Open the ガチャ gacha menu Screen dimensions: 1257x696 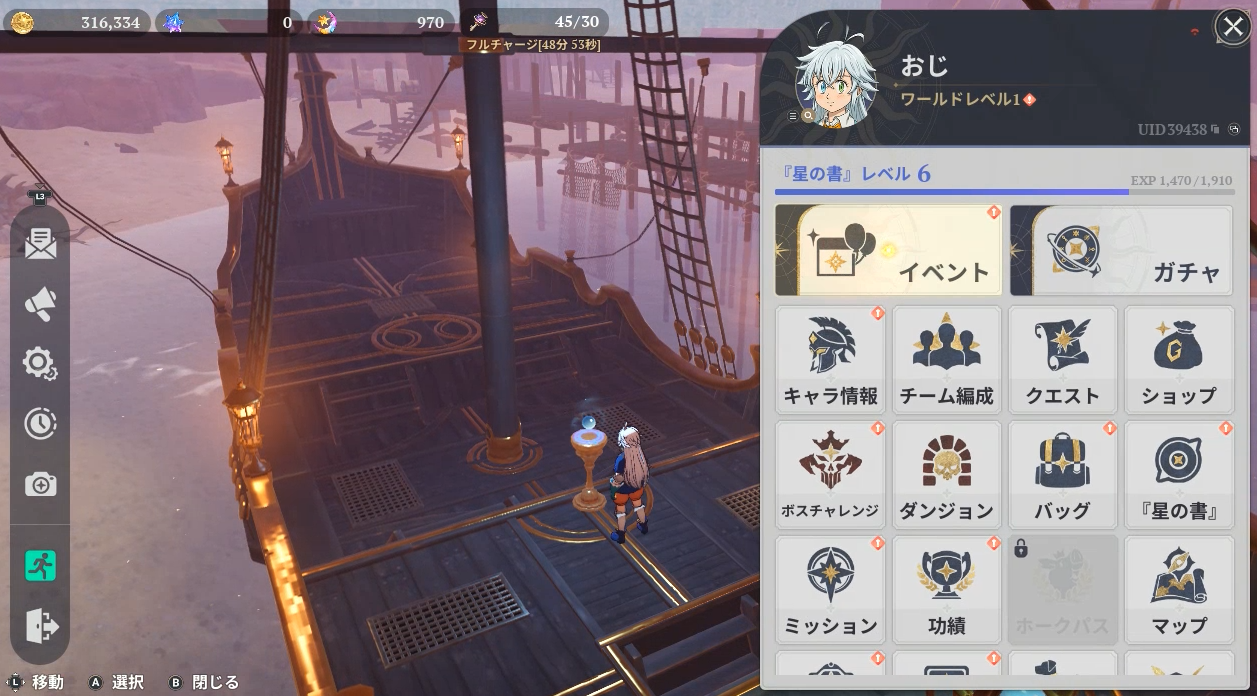pyautogui.click(x=1121, y=251)
